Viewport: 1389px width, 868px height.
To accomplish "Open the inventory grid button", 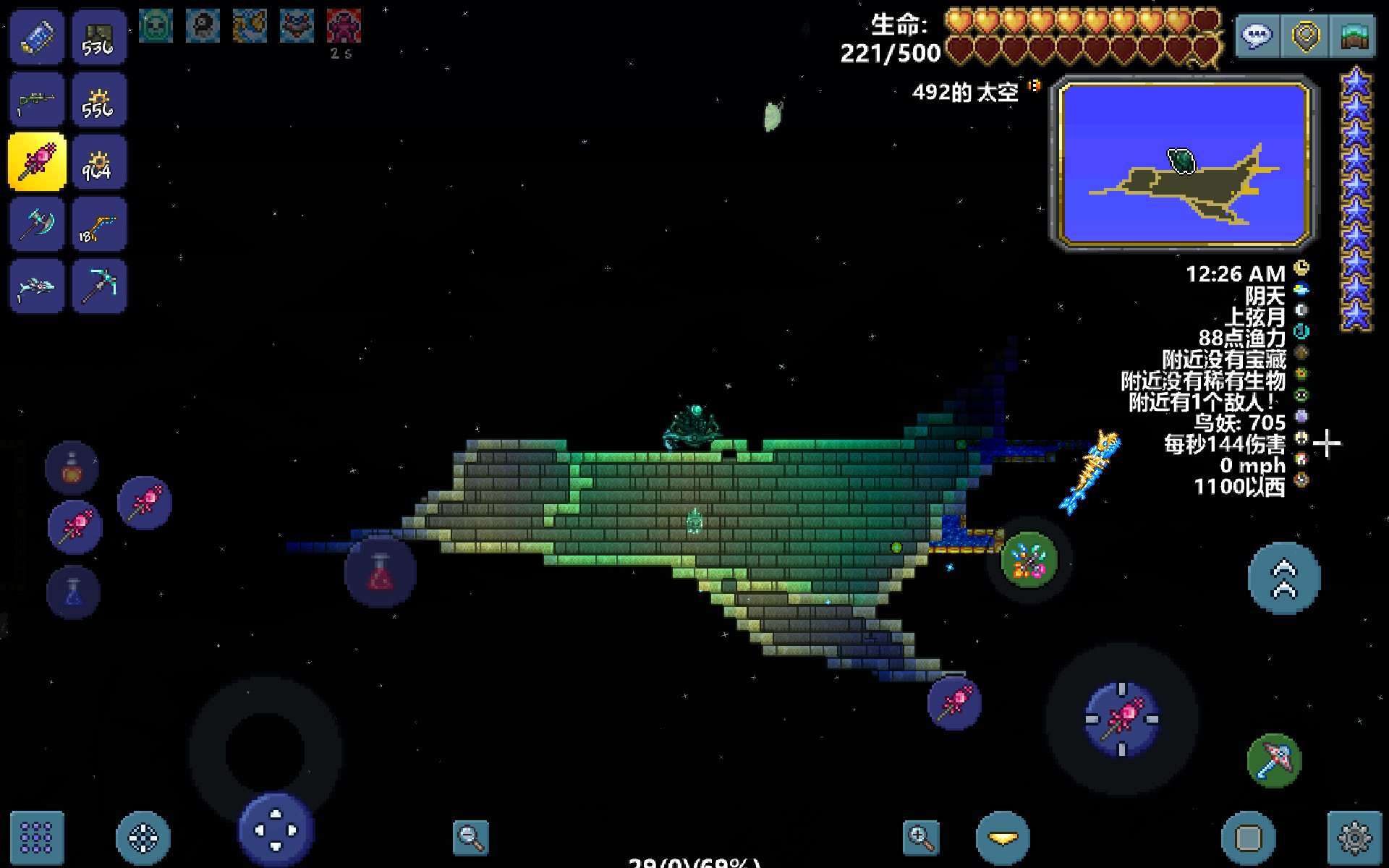I will click(x=36, y=838).
